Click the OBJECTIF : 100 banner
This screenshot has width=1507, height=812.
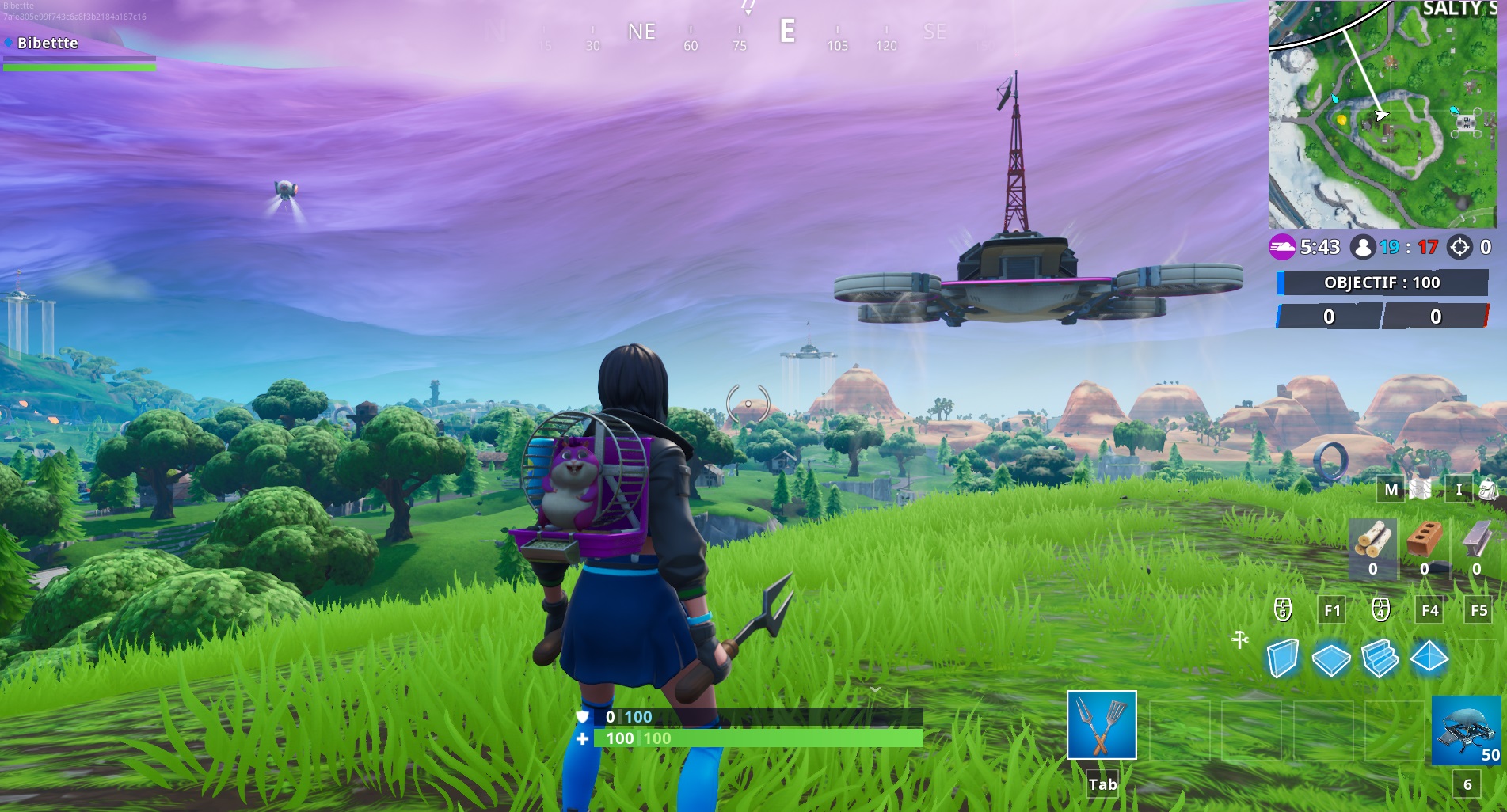click(1381, 283)
